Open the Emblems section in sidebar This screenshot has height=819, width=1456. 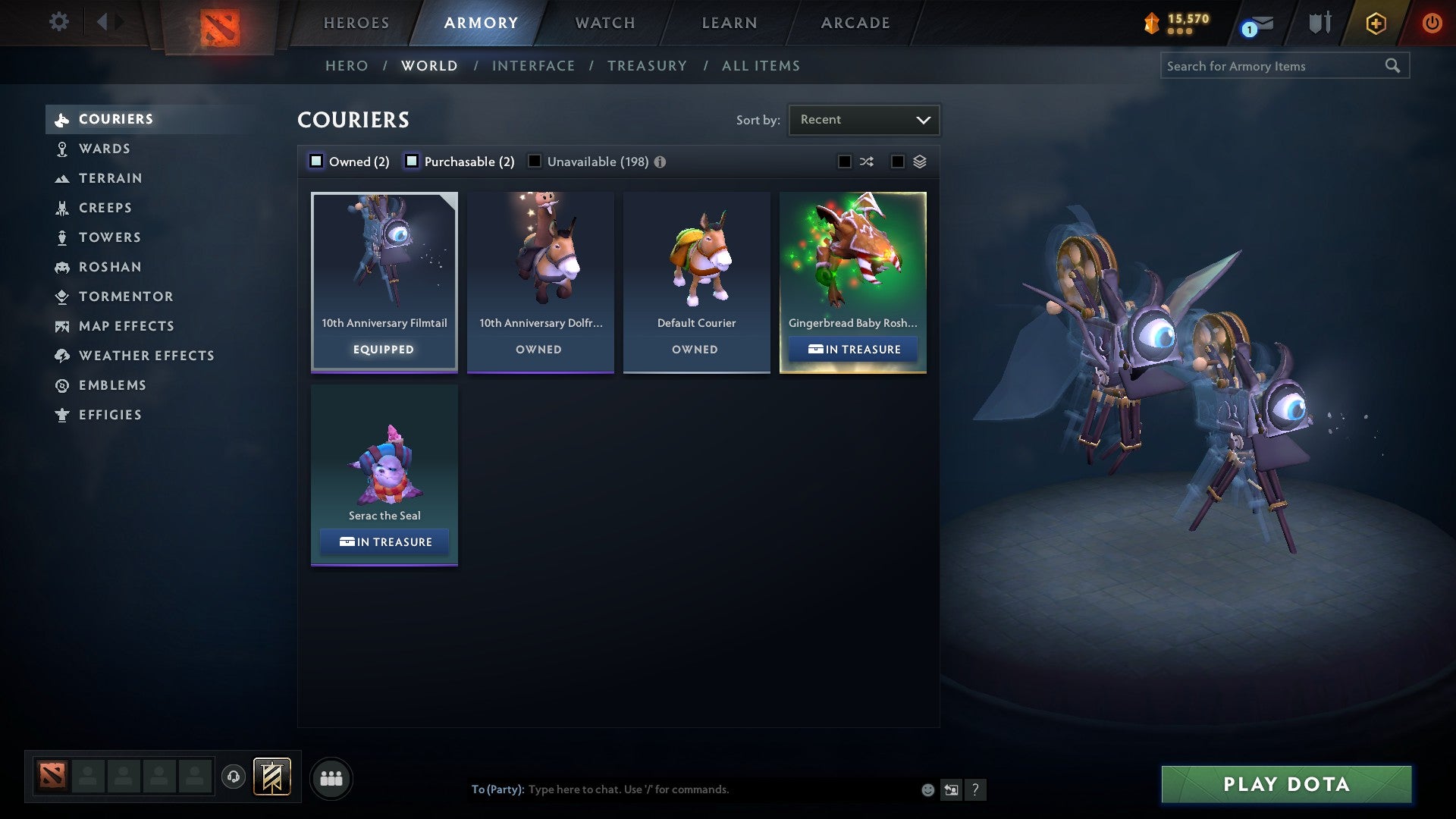(x=112, y=385)
